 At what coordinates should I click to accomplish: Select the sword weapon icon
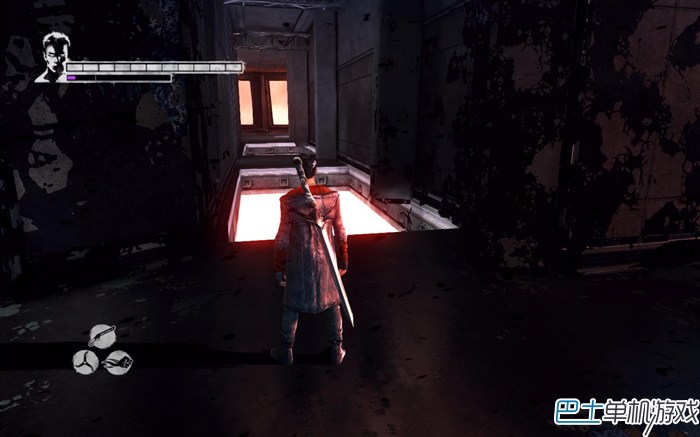101,335
